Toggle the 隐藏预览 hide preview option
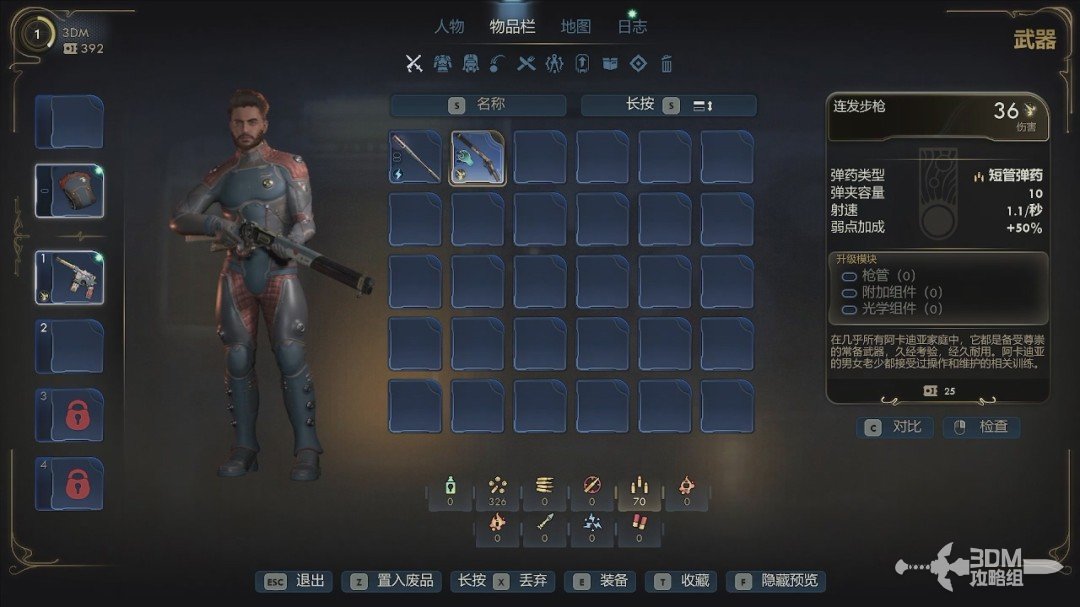Screen dimensions: 1080x607 [777, 581]
